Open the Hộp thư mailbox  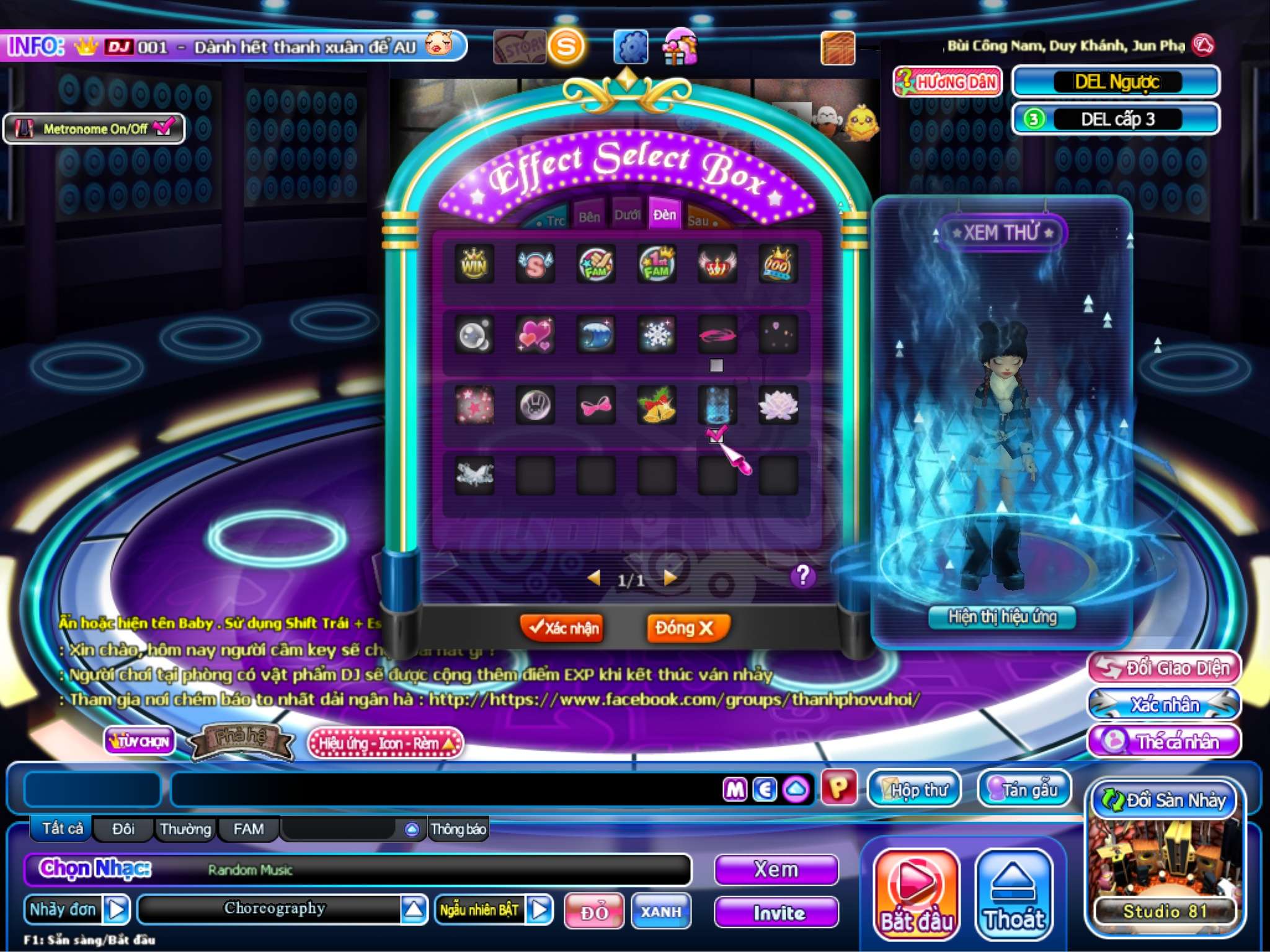click(913, 789)
